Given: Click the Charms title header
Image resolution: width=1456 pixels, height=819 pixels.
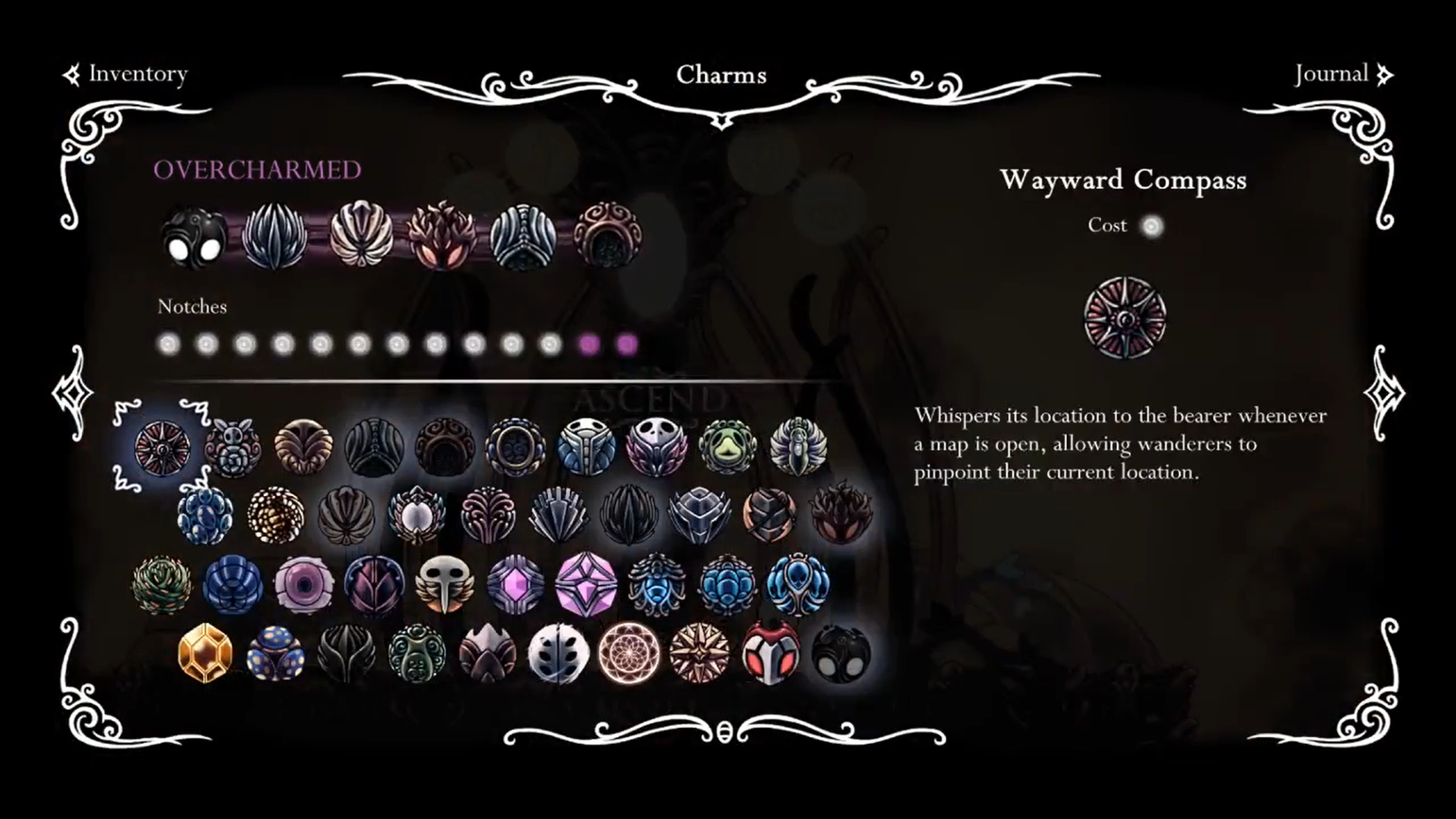Looking at the screenshot, I should [x=722, y=75].
